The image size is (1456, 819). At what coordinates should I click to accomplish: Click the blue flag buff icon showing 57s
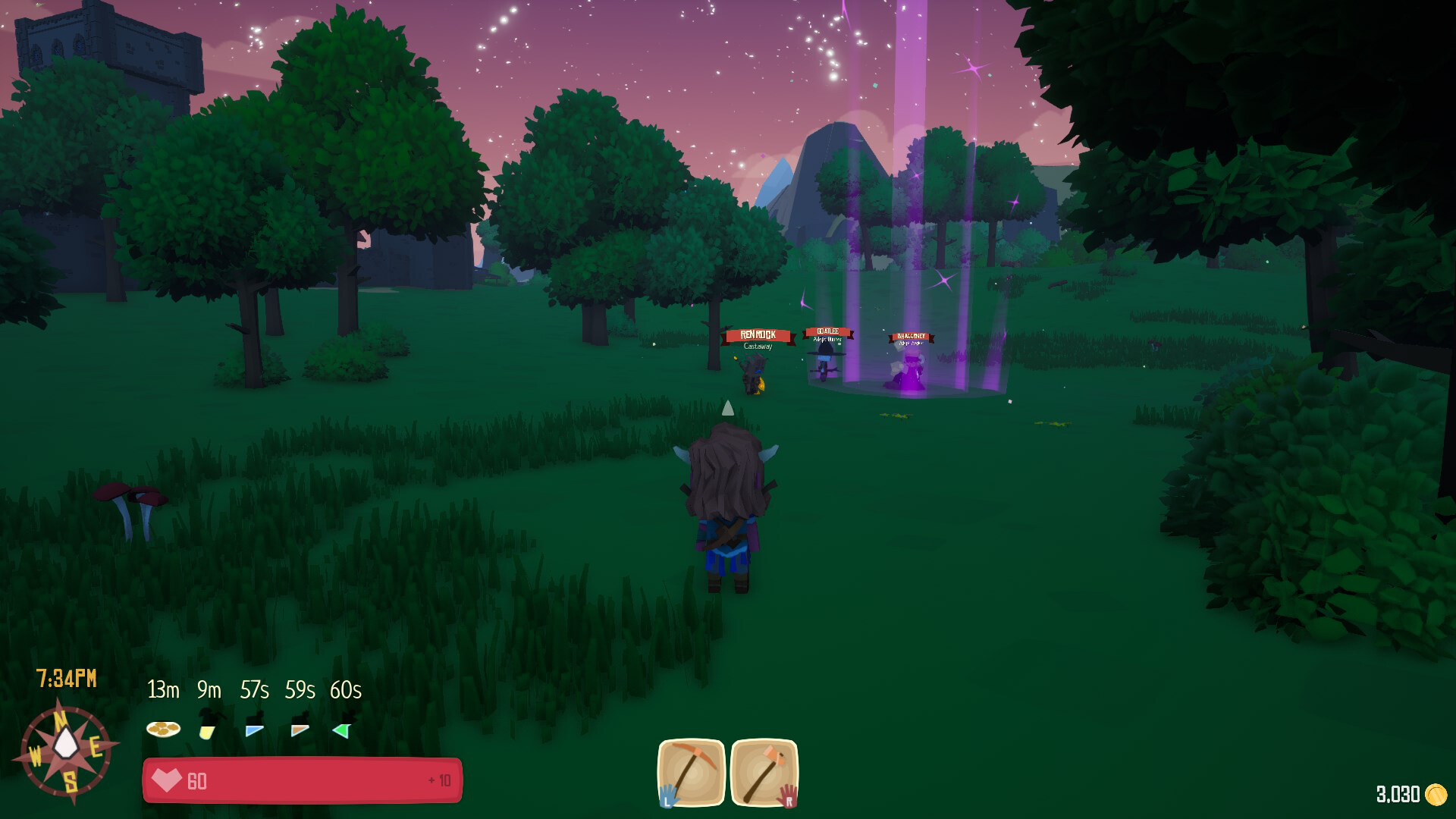coord(253,729)
